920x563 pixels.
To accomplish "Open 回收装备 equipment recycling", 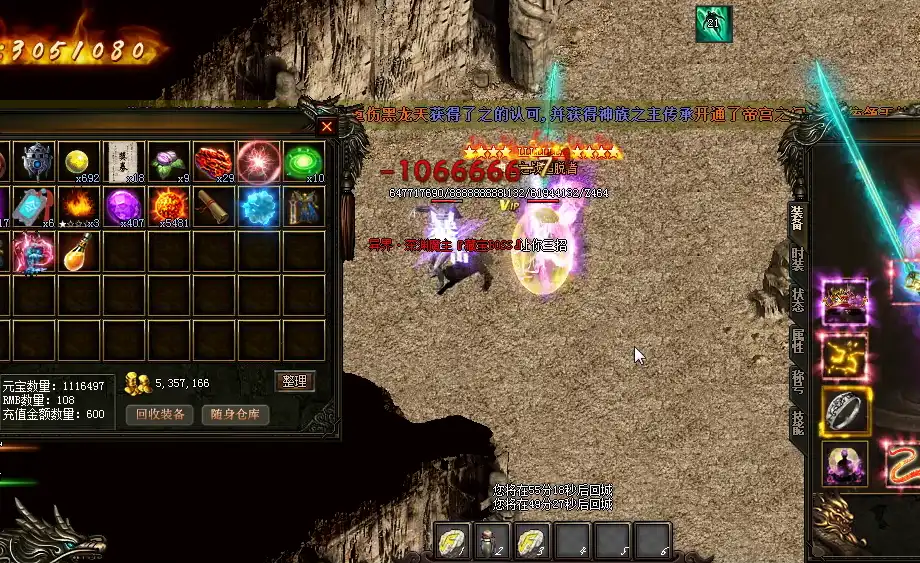I will tap(160, 414).
